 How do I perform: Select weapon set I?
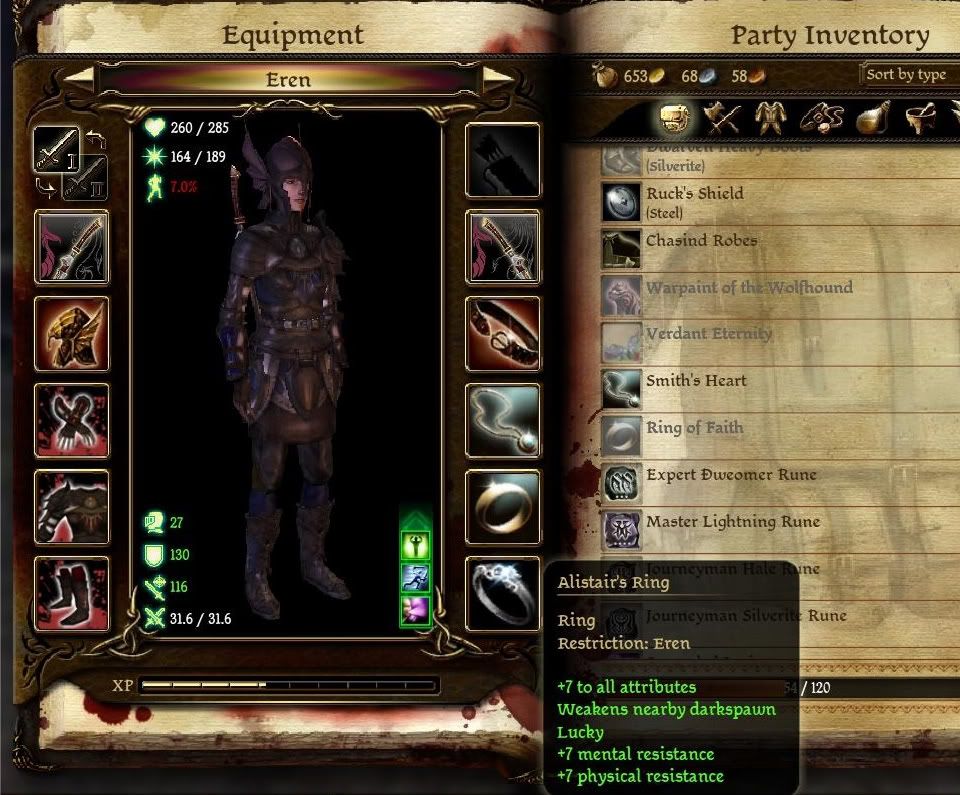(53, 148)
